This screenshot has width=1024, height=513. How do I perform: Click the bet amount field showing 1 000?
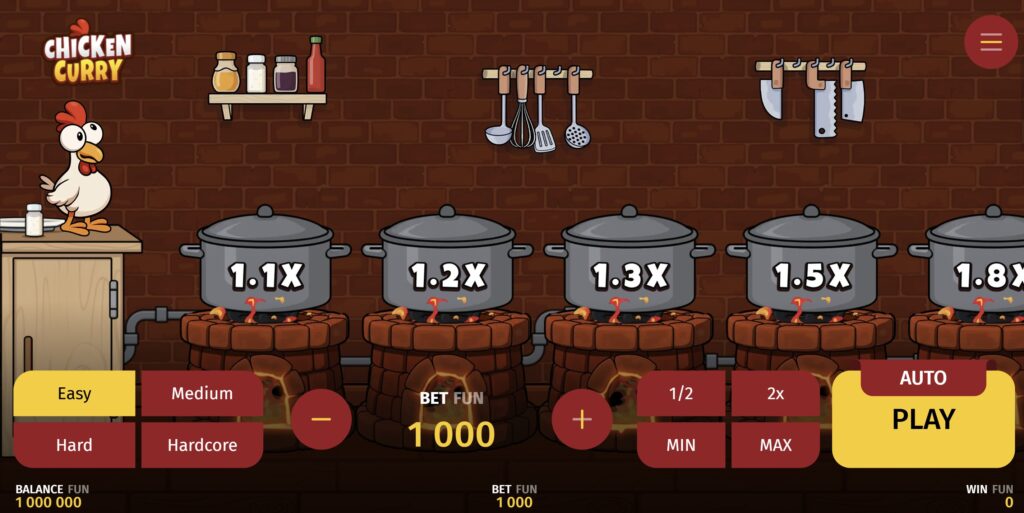coord(451,434)
